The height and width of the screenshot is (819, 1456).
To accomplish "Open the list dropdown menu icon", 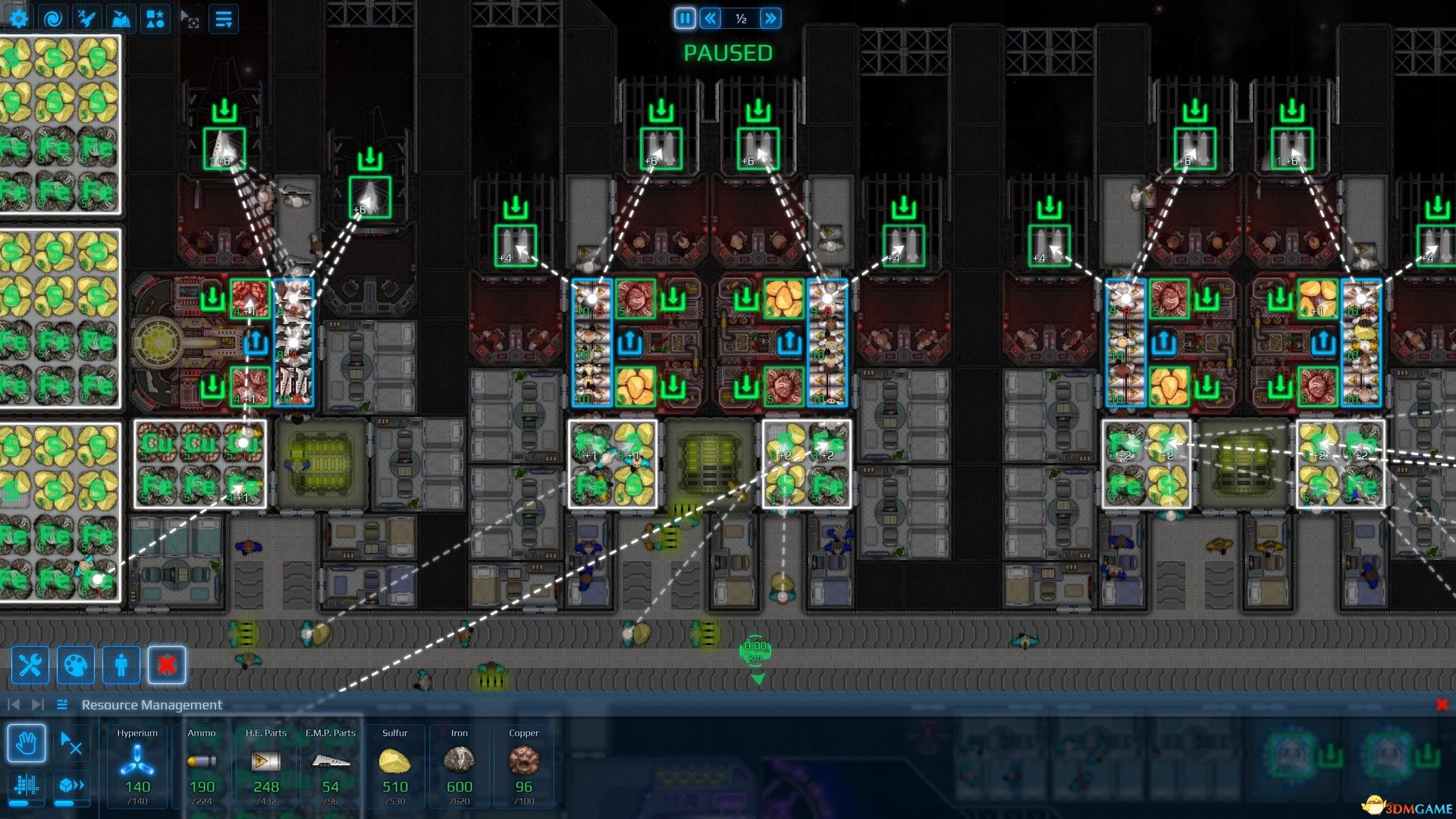I will (x=223, y=18).
